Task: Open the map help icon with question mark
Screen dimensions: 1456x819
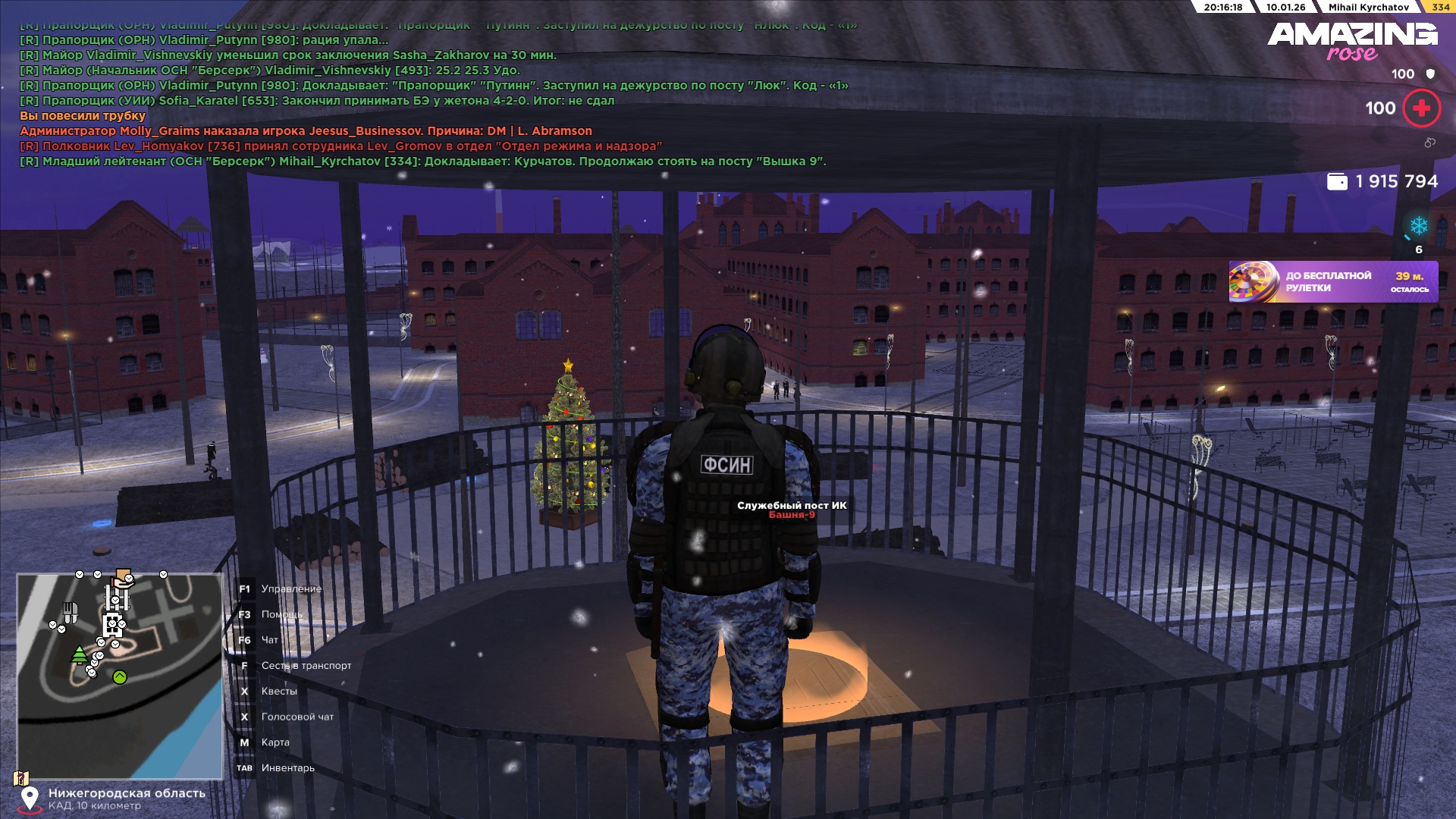Action: click(x=21, y=778)
